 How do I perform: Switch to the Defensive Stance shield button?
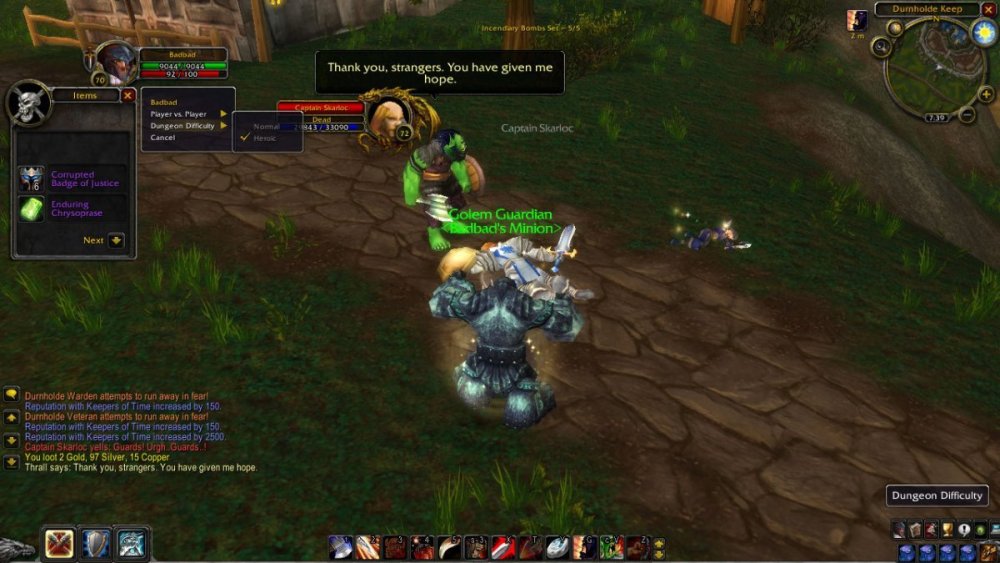(x=96, y=544)
